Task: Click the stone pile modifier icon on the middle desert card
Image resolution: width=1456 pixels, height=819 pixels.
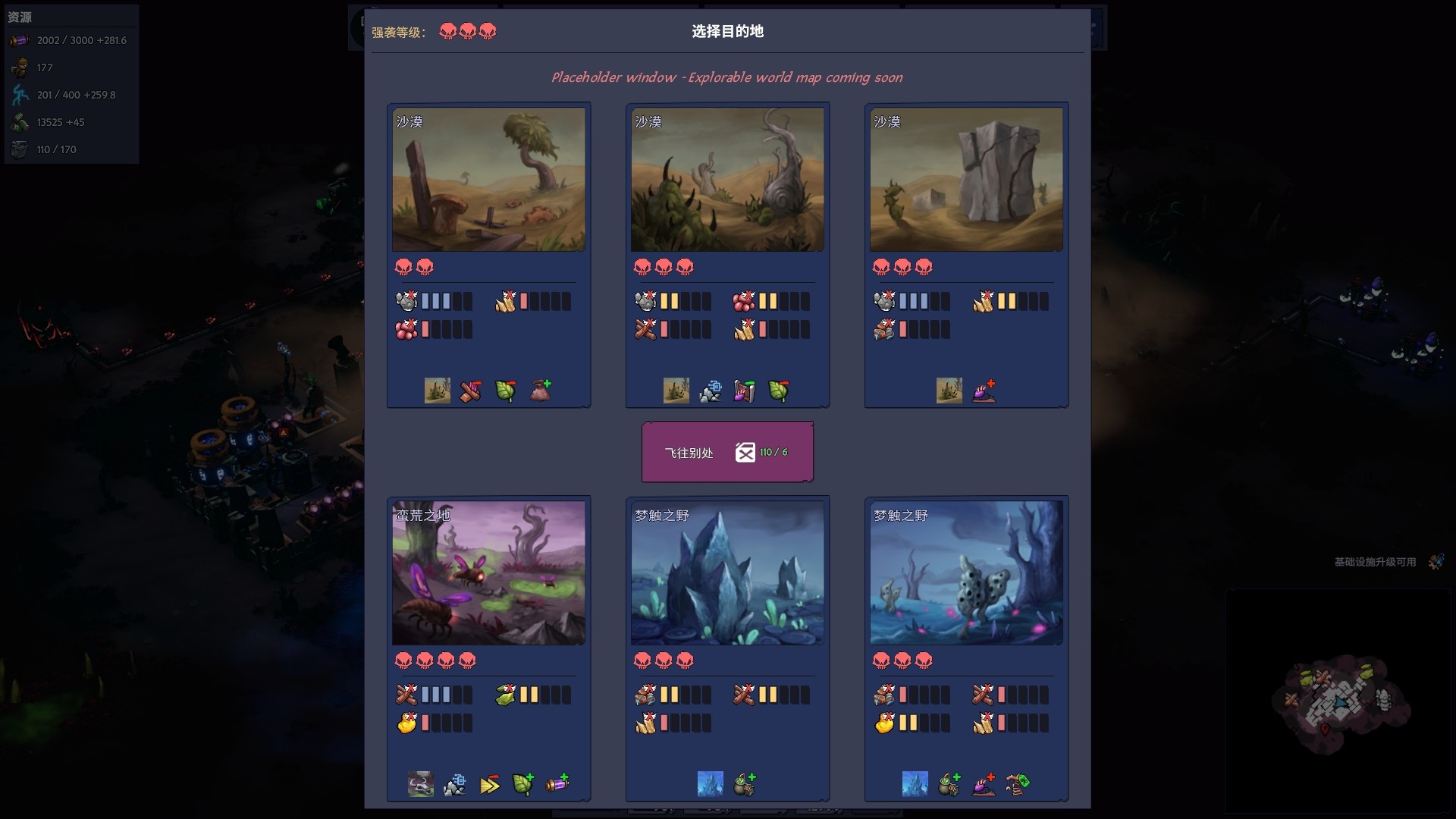Action: (x=711, y=390)
